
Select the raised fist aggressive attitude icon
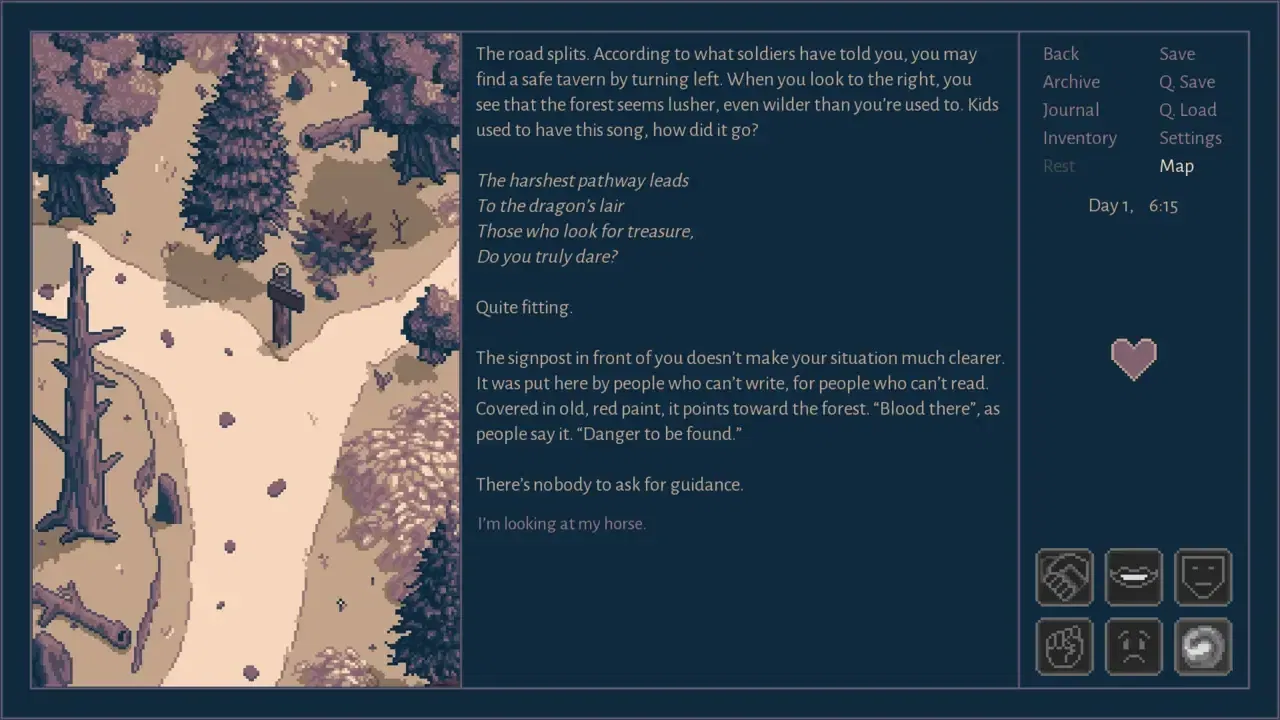click(x=1064, y=646)
